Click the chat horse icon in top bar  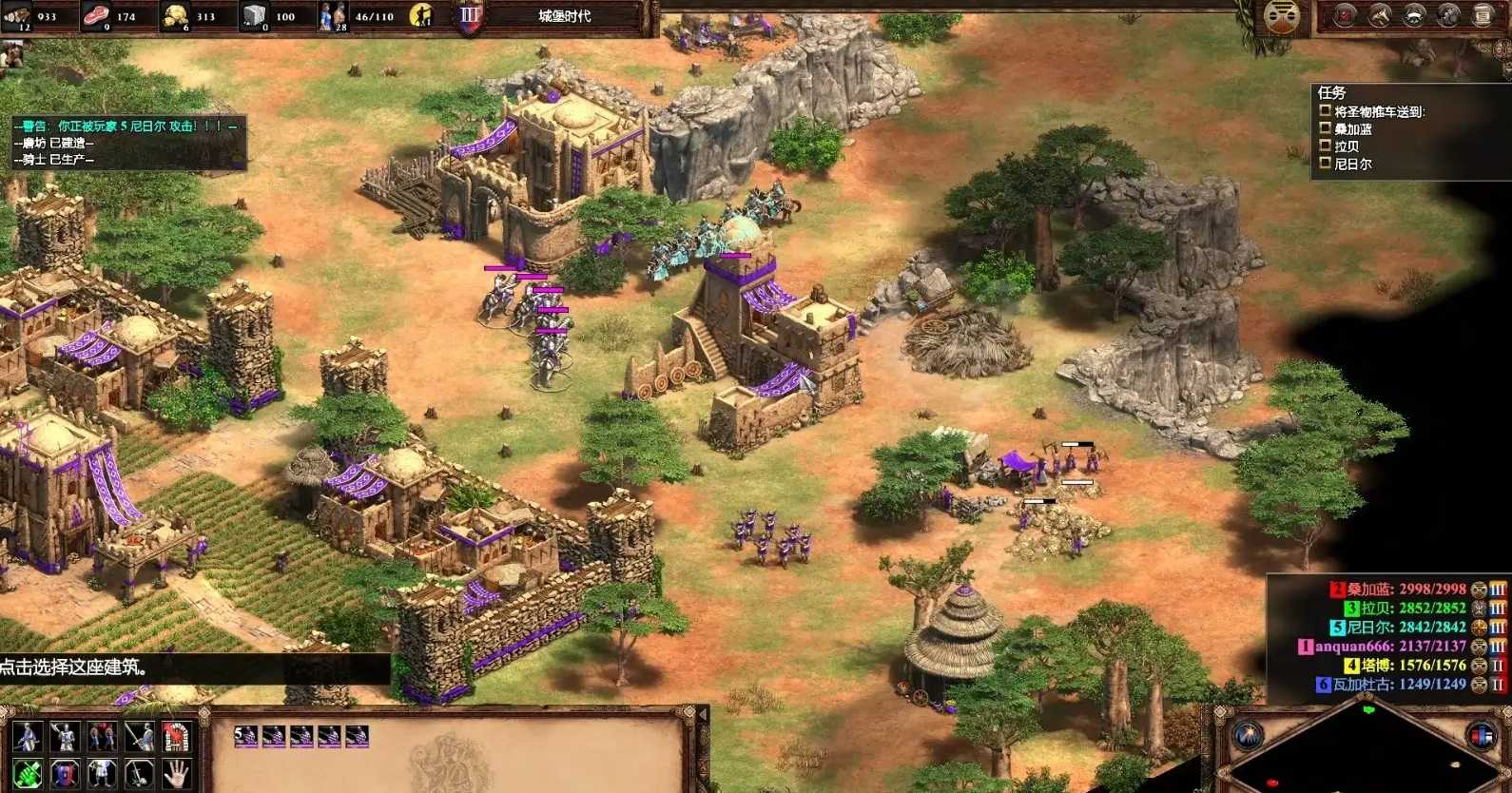click(1379, 15)
